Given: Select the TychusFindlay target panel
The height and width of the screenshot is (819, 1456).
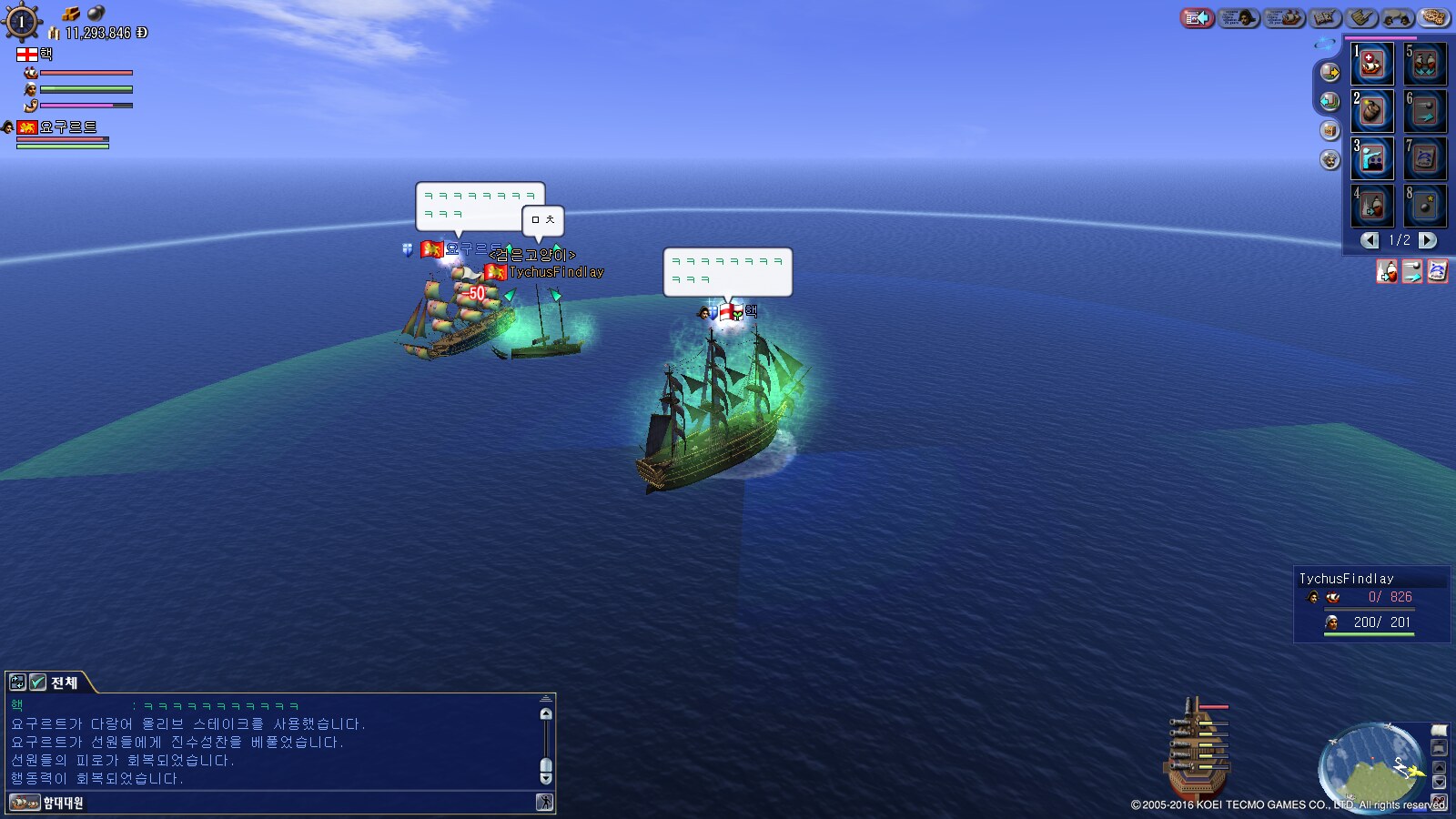Looking at the screenshot, I should (x=1371, y=604).
